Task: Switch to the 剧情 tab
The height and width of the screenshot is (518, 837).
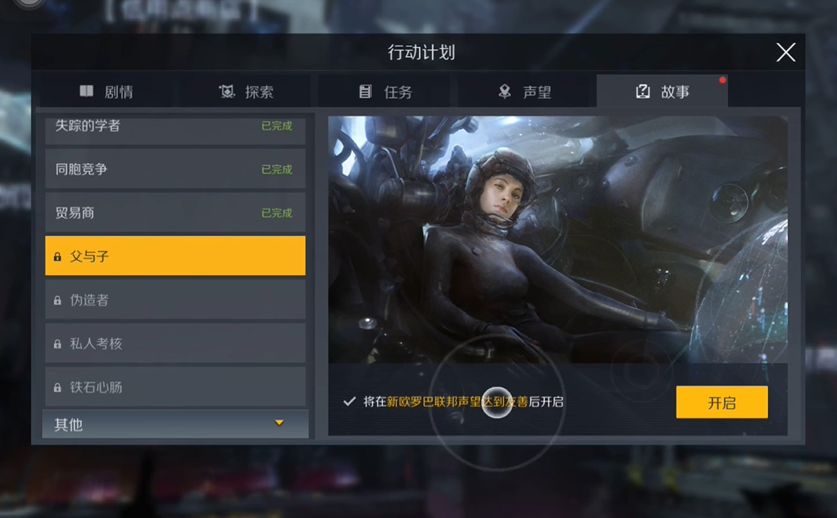Action: pos(106,92)
